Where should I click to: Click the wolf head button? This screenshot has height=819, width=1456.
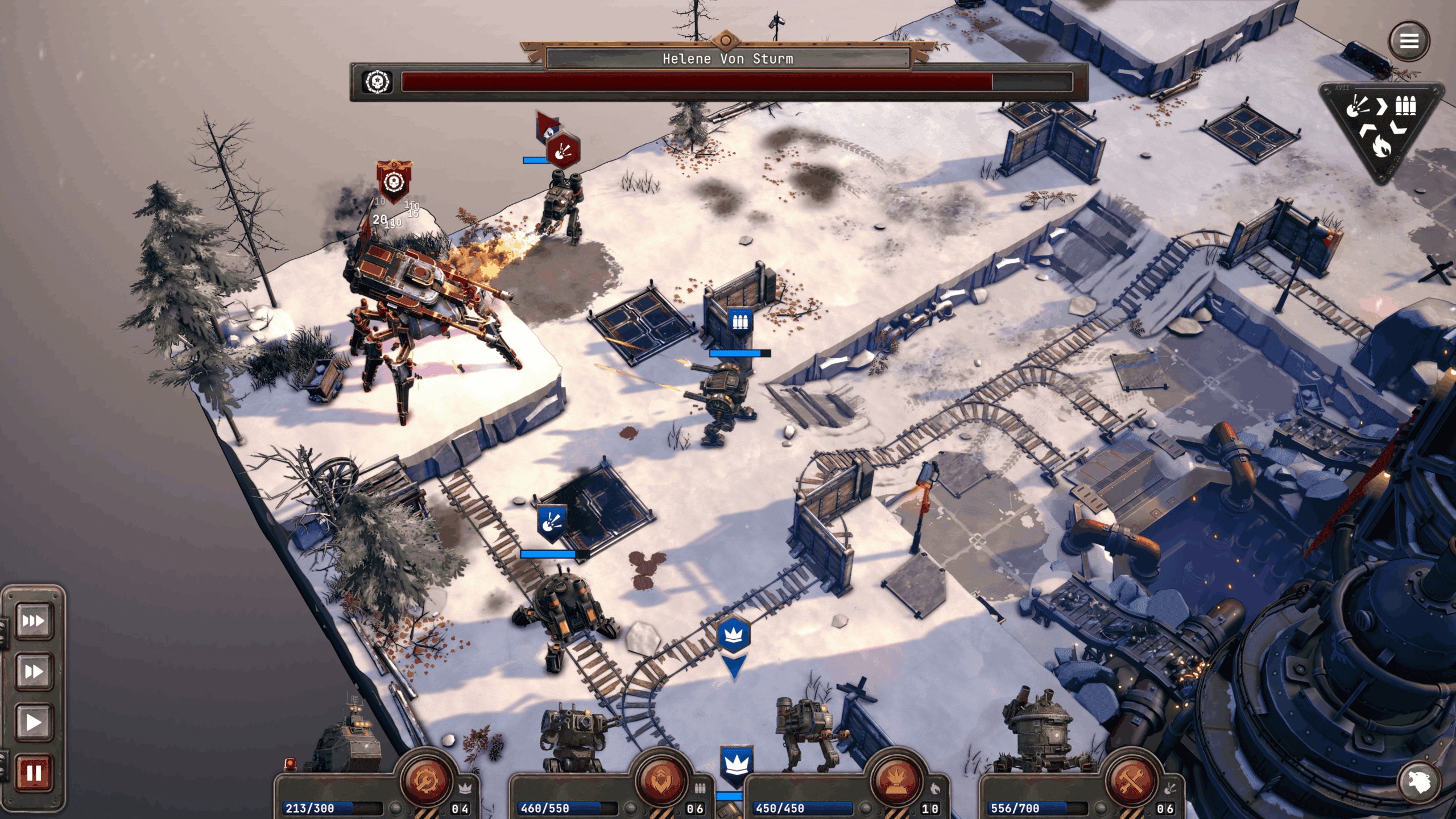click(x=1418, y=783)
